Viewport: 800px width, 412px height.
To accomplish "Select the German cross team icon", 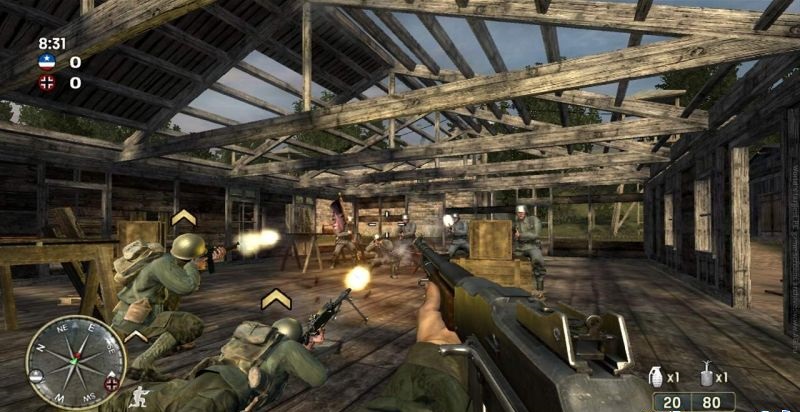I will pos(46,83).
